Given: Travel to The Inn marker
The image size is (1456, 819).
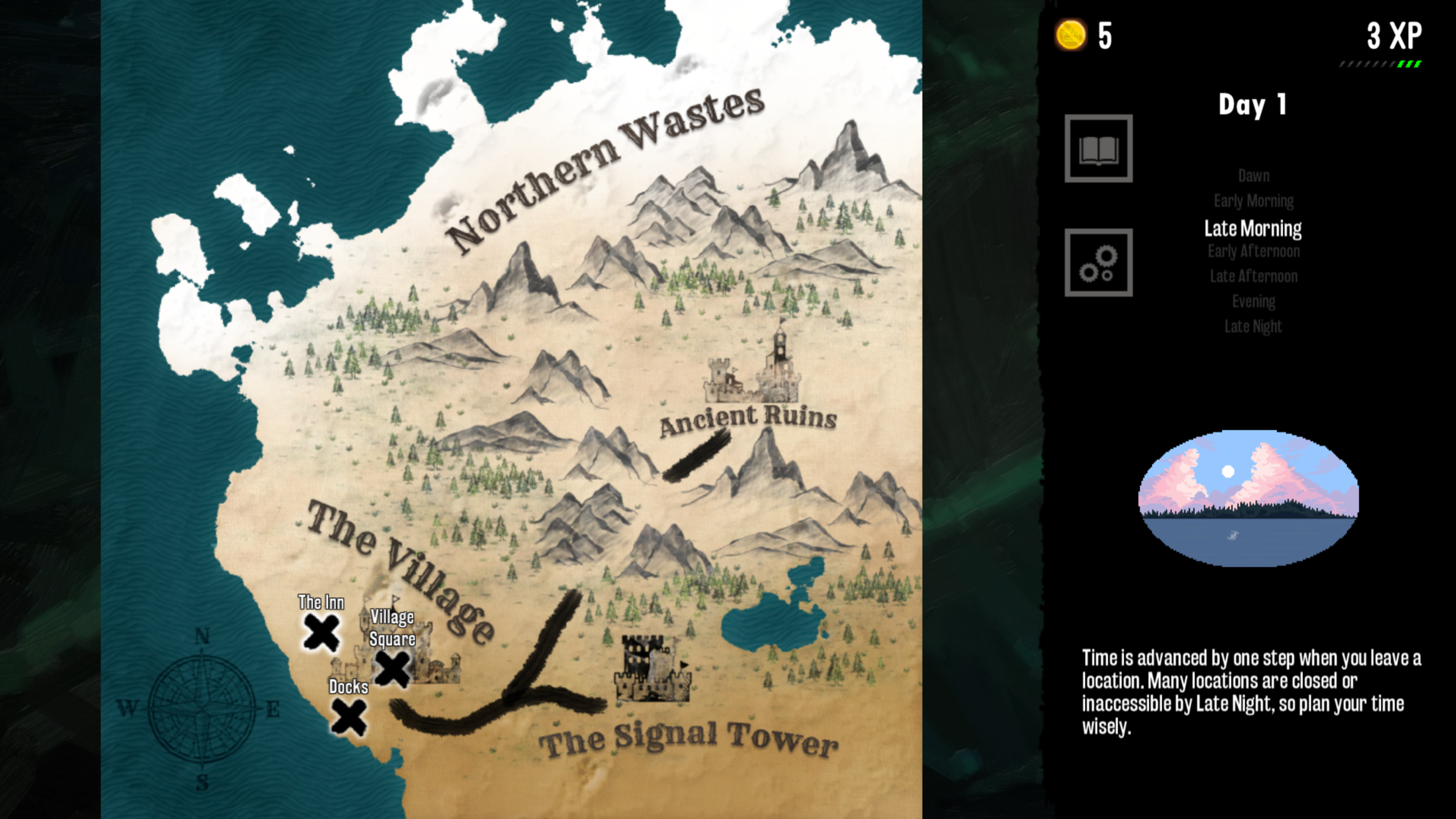Looking at the screenshot, I should click(322, 632).
